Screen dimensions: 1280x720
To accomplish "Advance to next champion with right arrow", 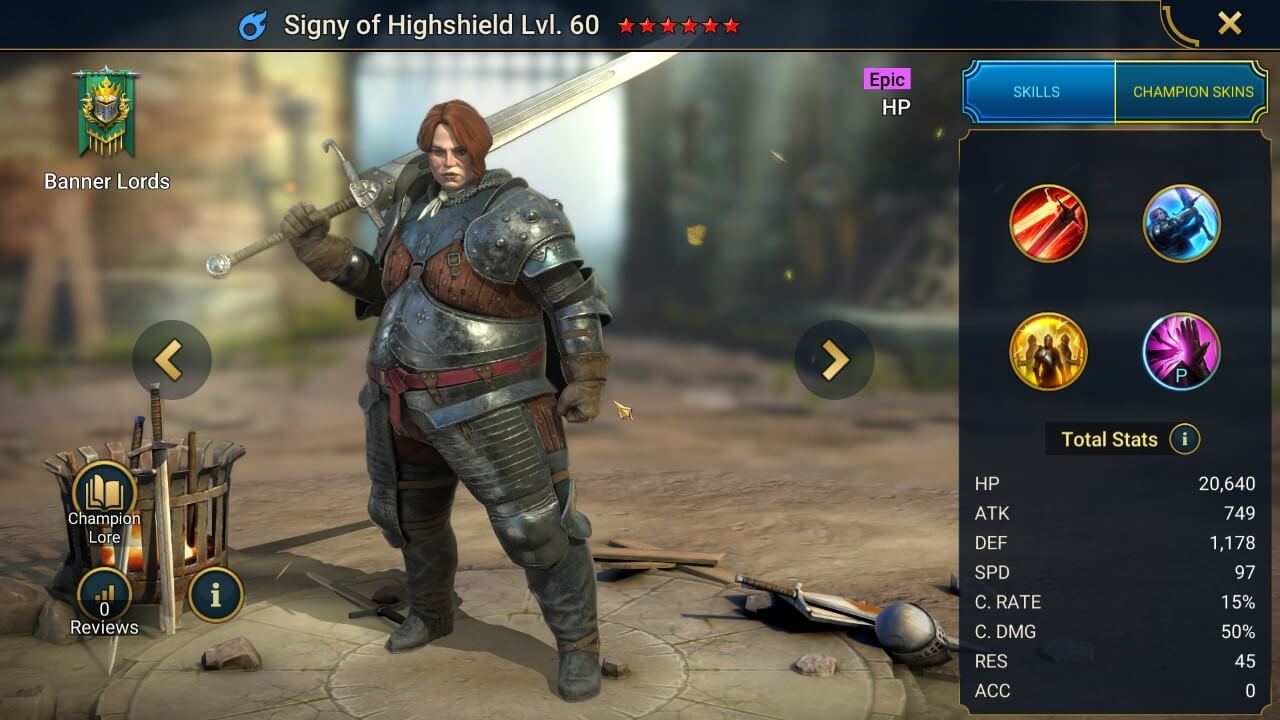I will [x=835, y=359].
